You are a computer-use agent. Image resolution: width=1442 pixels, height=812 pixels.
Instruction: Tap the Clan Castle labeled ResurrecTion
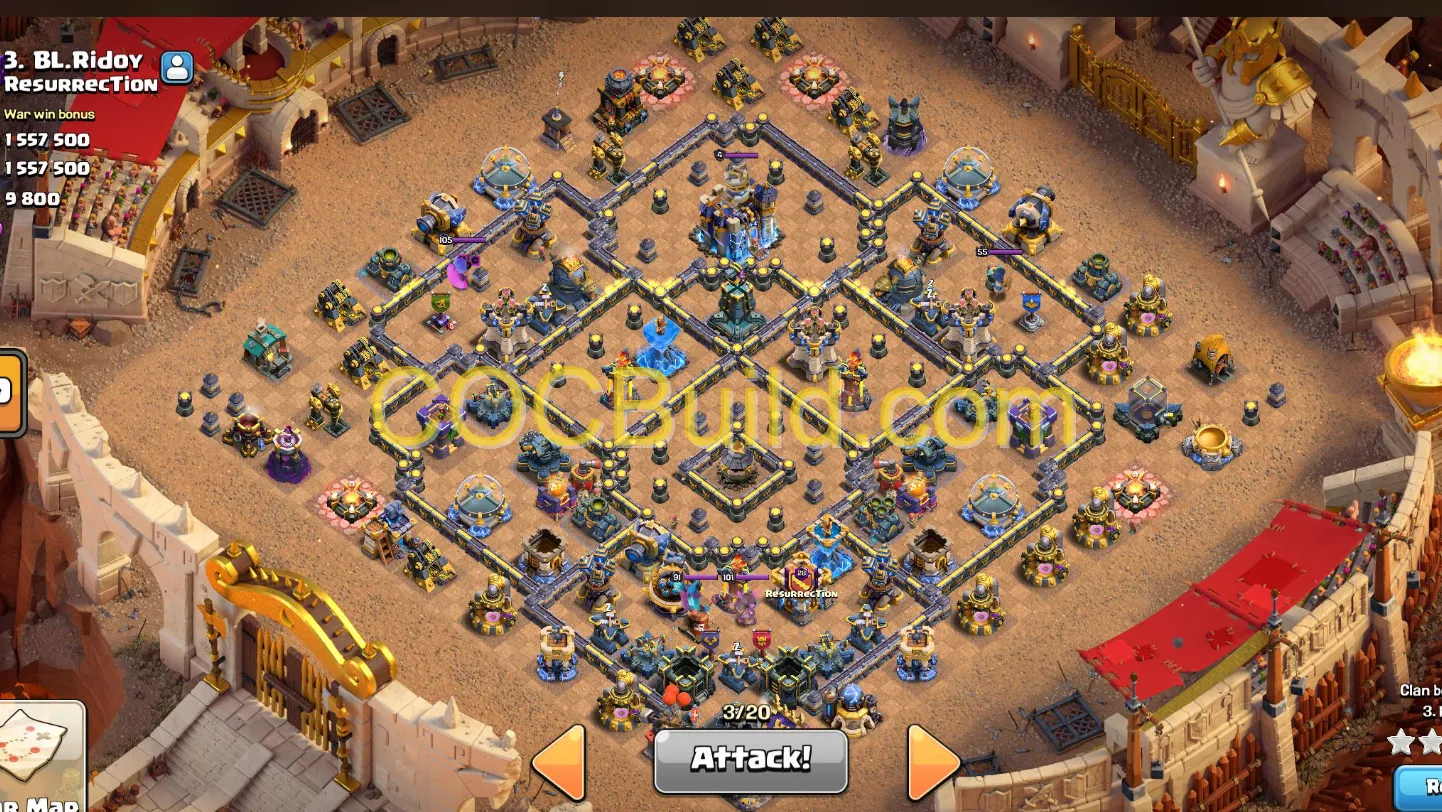[800, 585]
